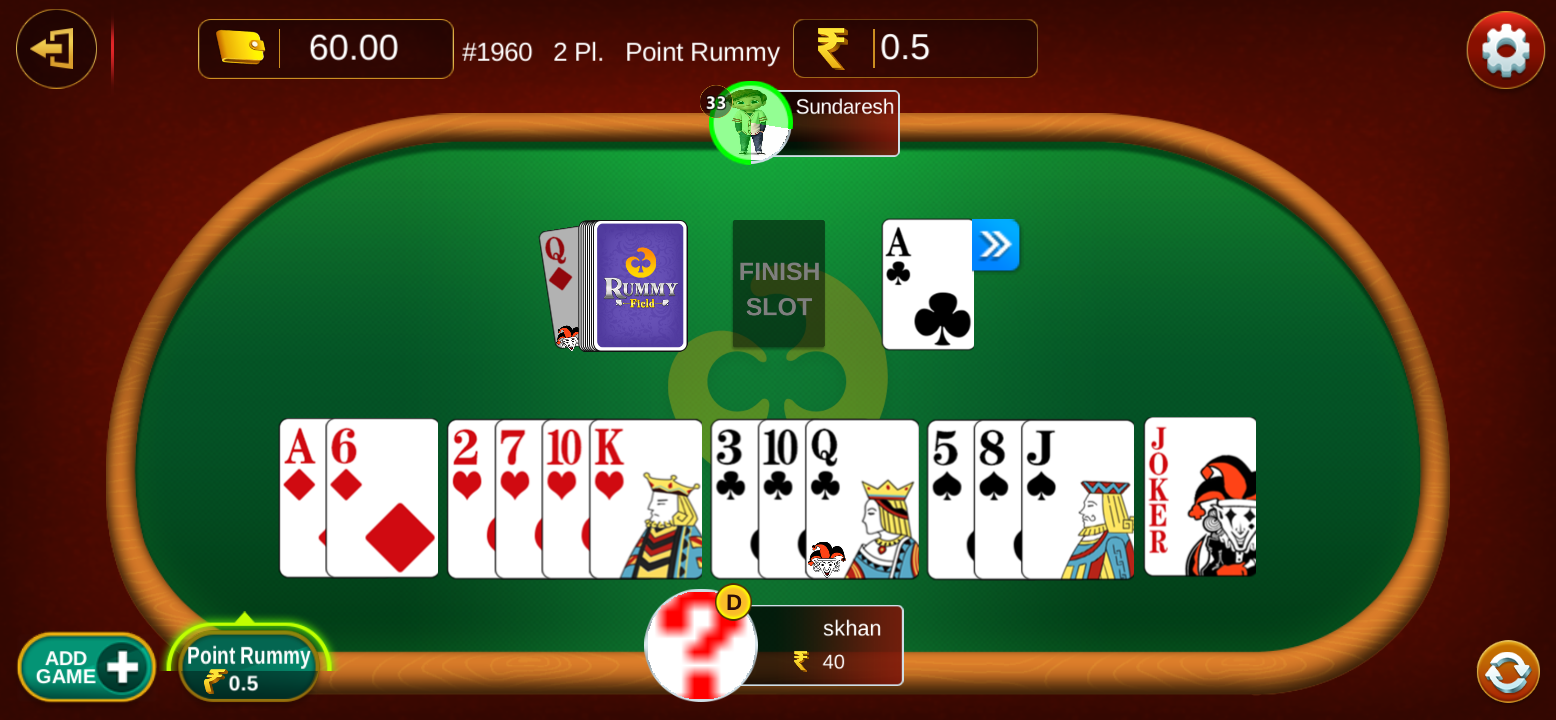Select the Point Rummy title in the header
1556x720 pixels.
[x=702, y=52]
